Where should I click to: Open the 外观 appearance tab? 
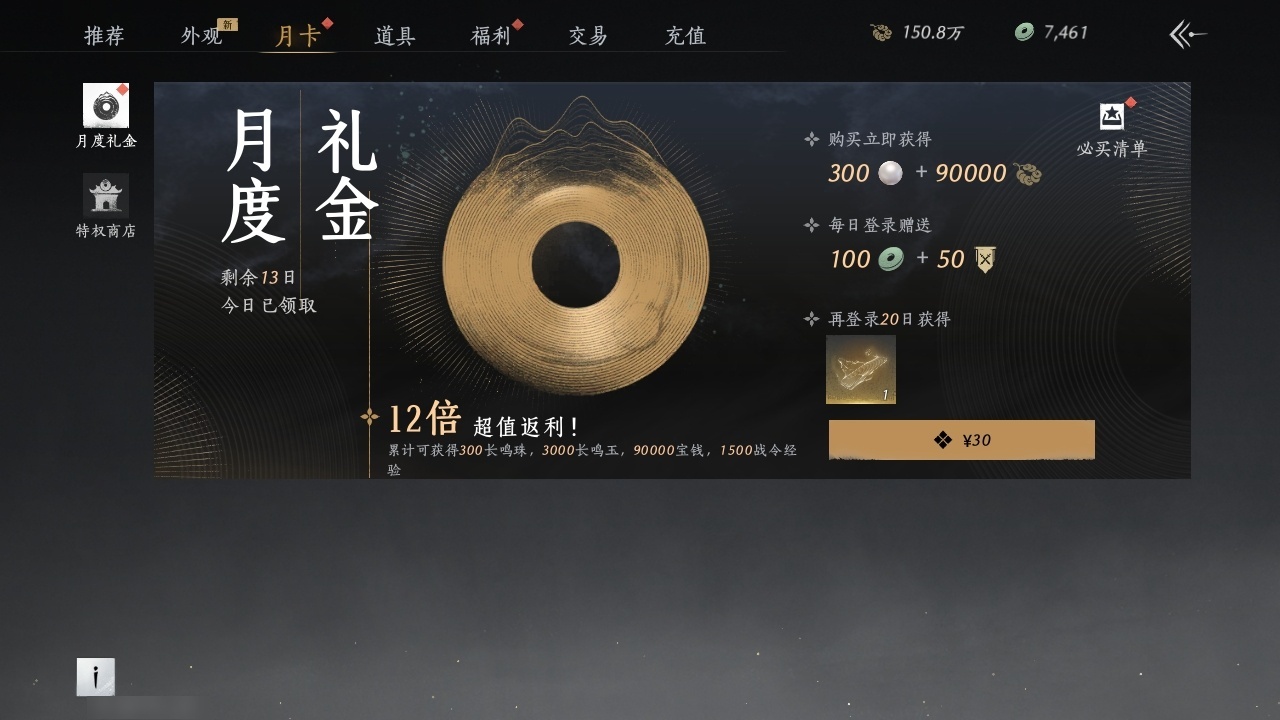202,36
